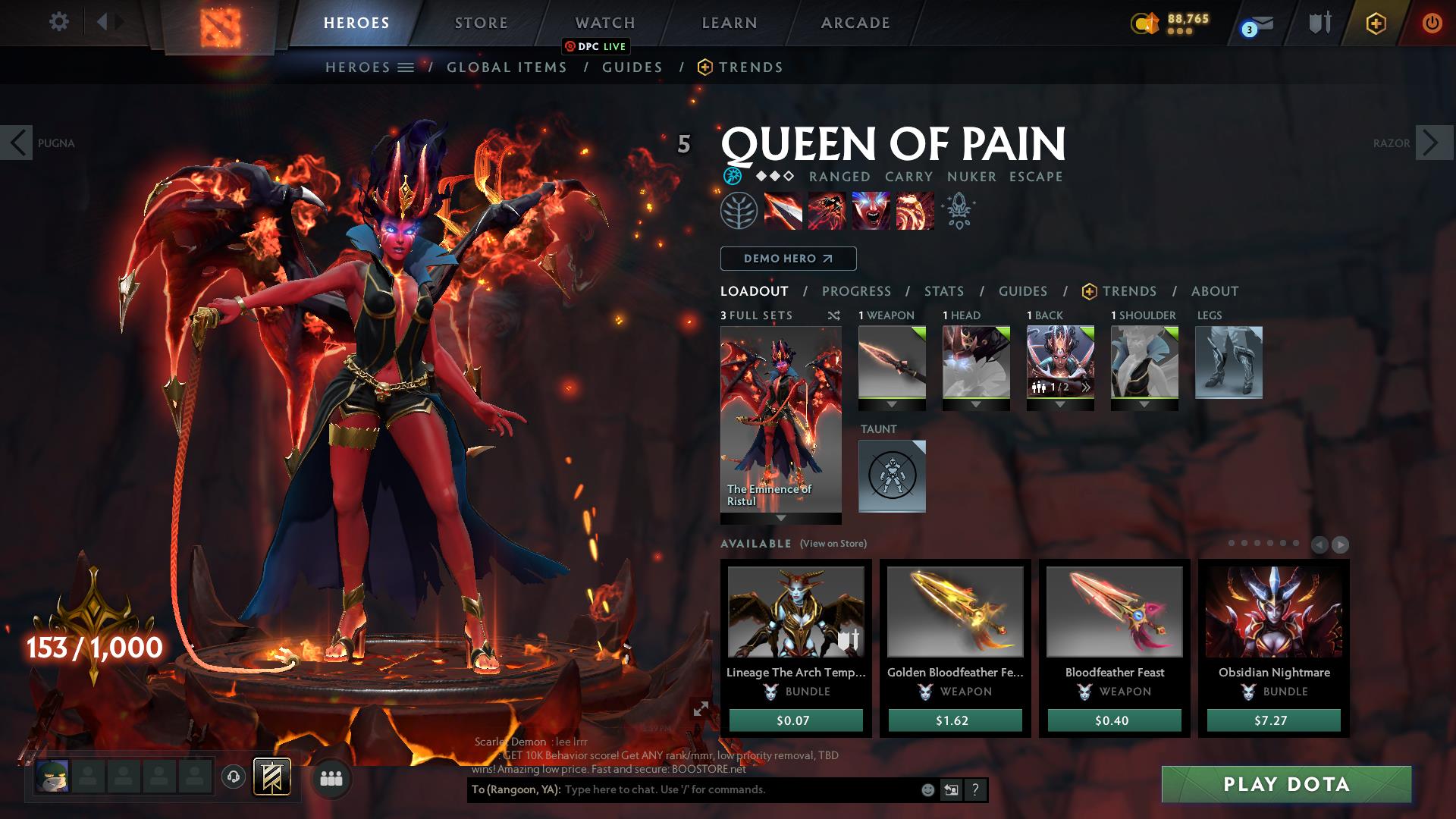Open the settings gear icon
Viewport: 1456px width, 819px height.
59,22
